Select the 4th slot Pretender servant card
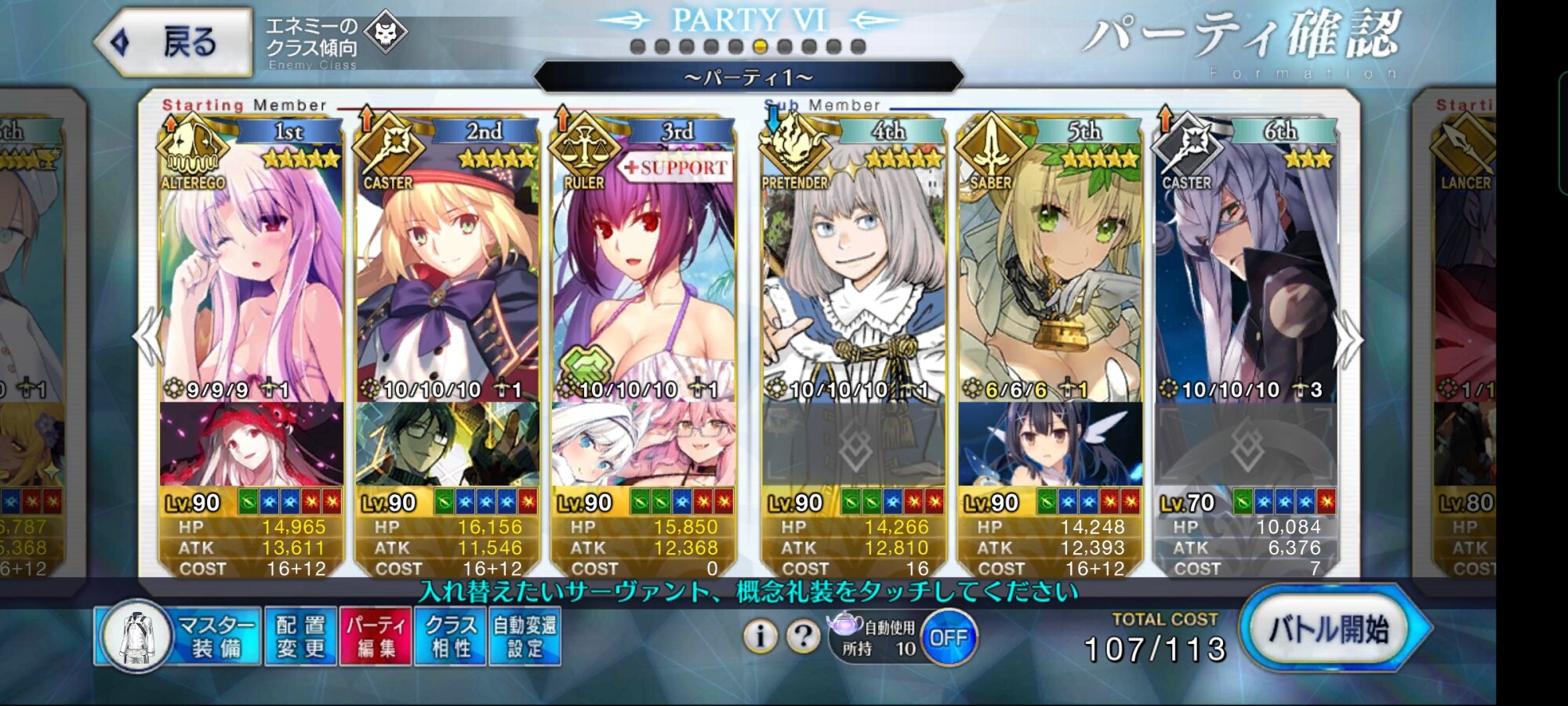This screenshot has width=1568, height=706. click(853, 275)
